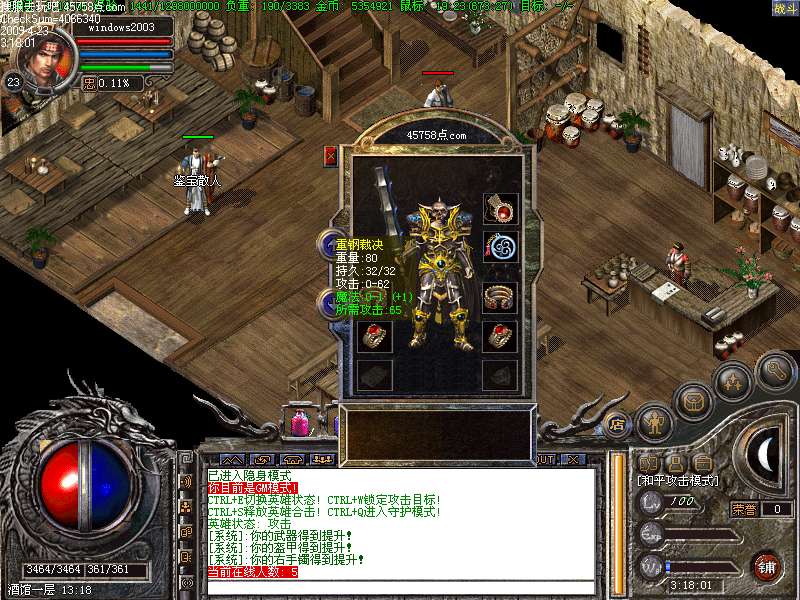Open the shop button marked 店
The width and height of the screenshot is (800, 600).
click(x=617, y=424)
